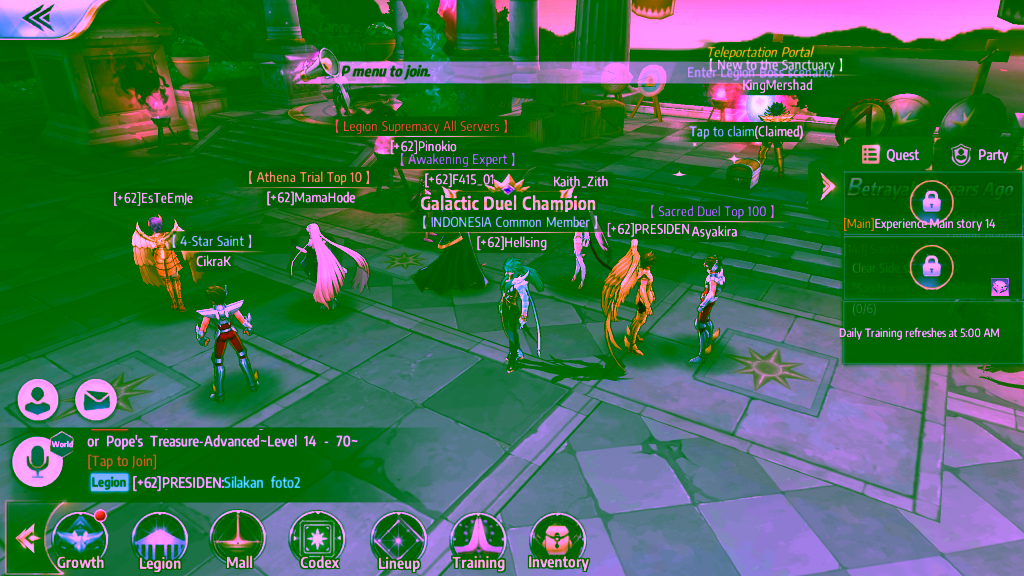1024x576 pixels.
Task: Open the mail envelope icon
Action: 96,400
